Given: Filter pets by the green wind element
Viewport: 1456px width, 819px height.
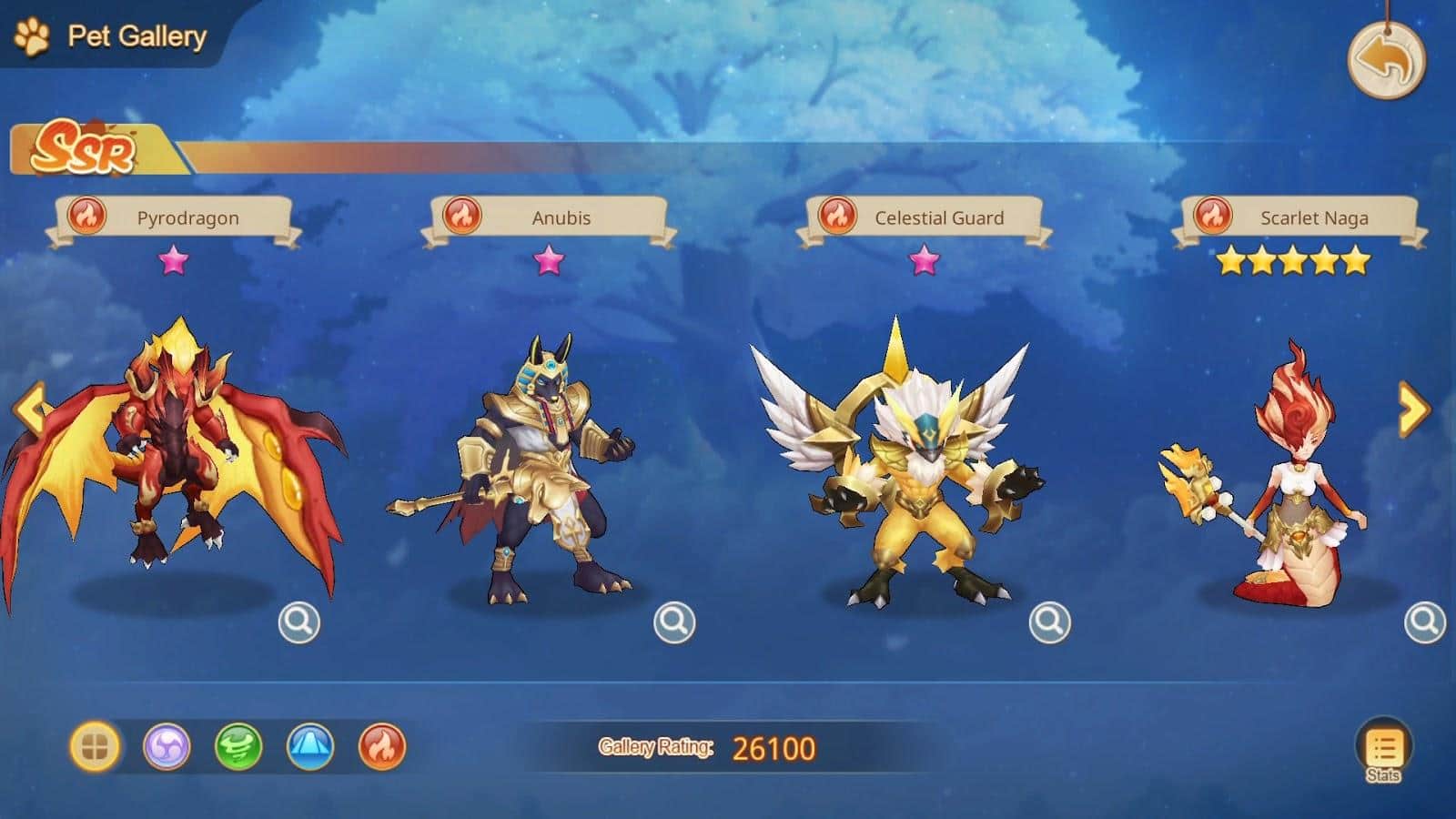Looking at the screenshot, I should pos(238,747).
